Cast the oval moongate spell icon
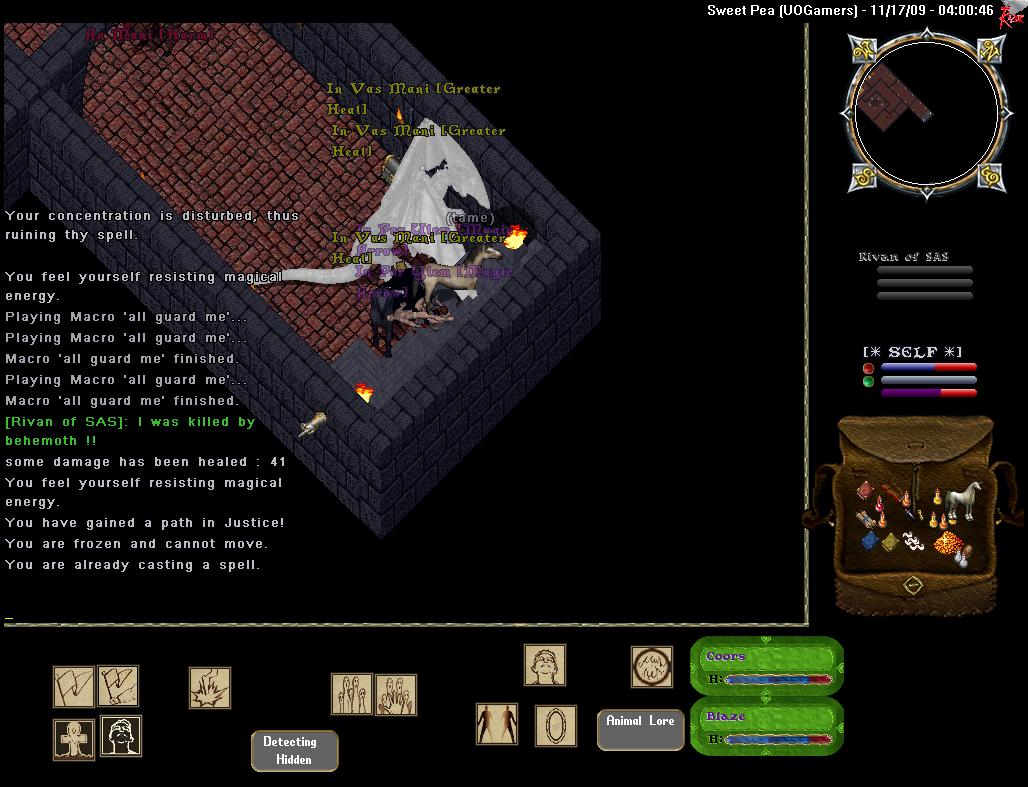This screenshot has width=1028, height=787. (x=555, y=726)
